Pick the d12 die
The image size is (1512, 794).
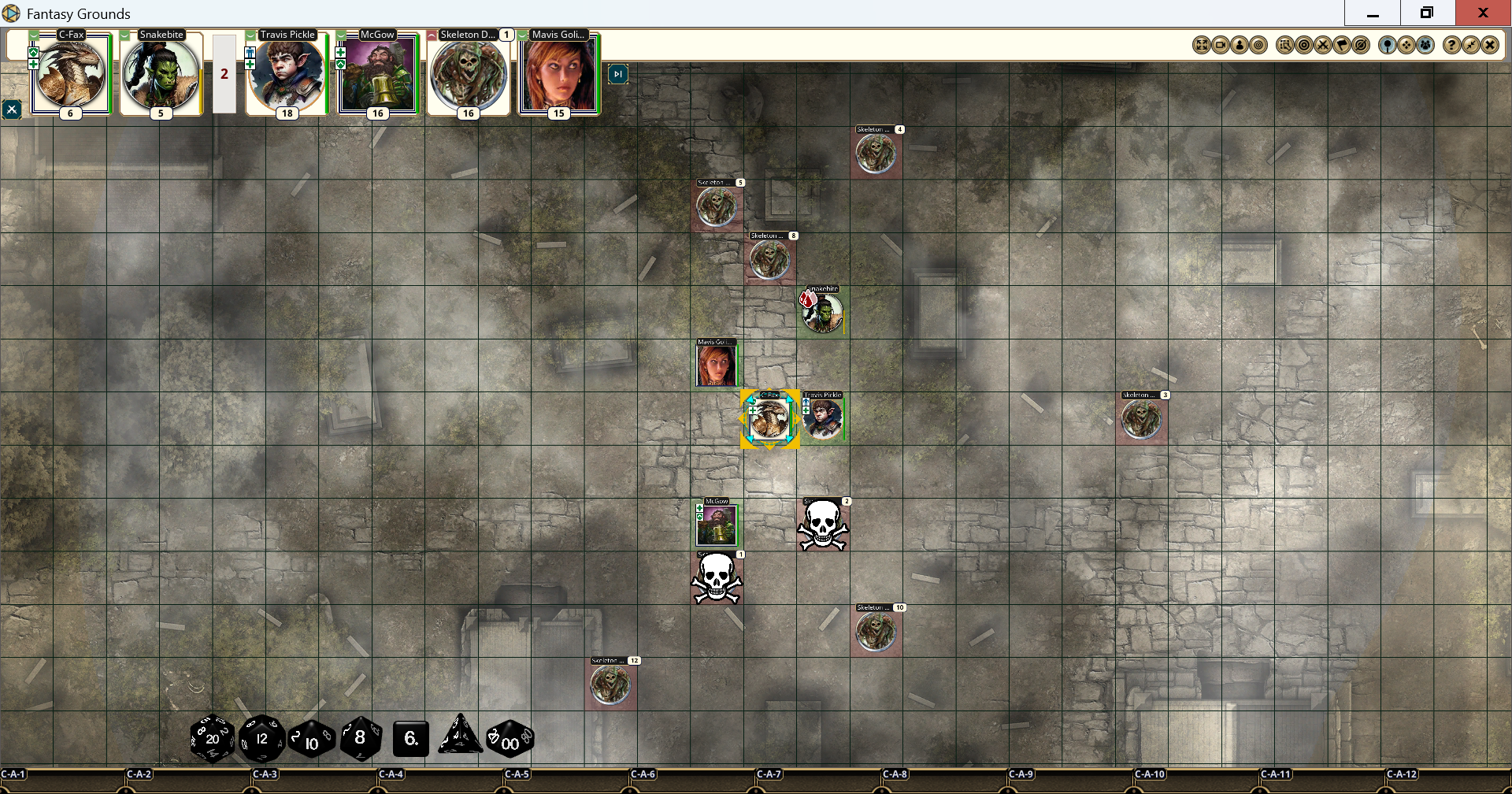coord(261,739)
